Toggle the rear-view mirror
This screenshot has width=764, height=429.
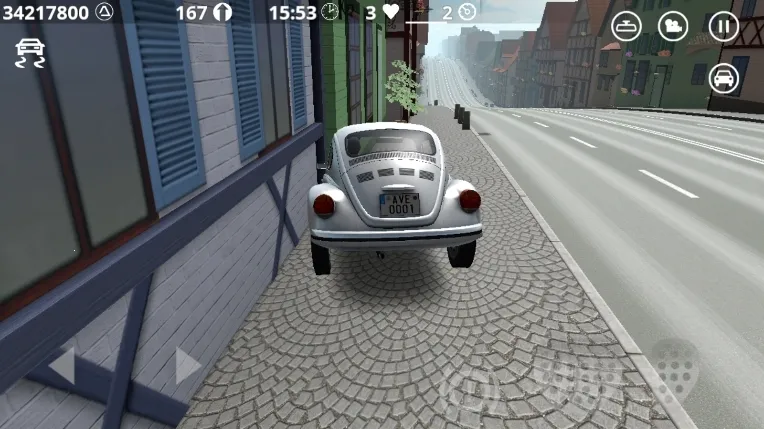626,27
